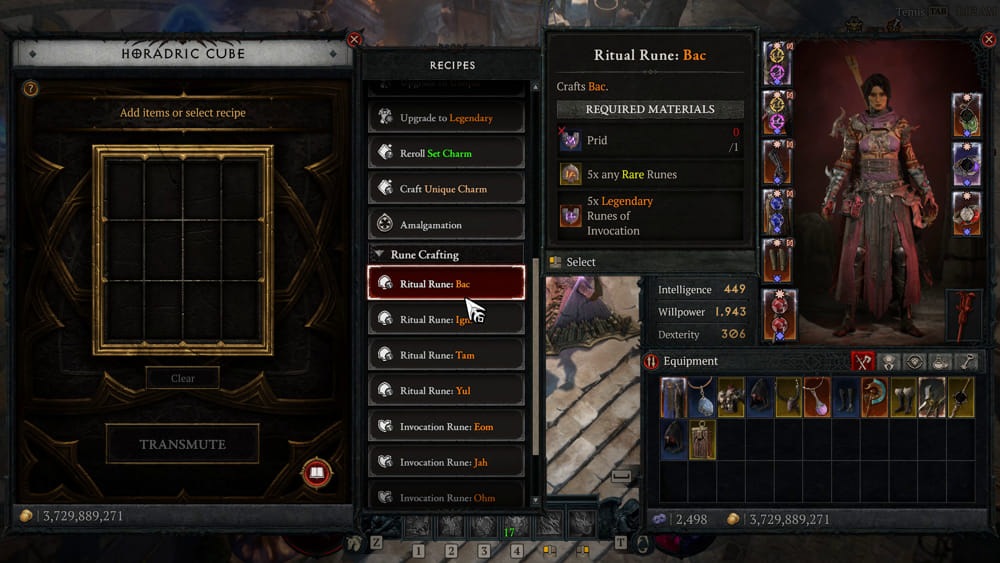
Task: Open the red recipe book icon
Action: [316, 473]
